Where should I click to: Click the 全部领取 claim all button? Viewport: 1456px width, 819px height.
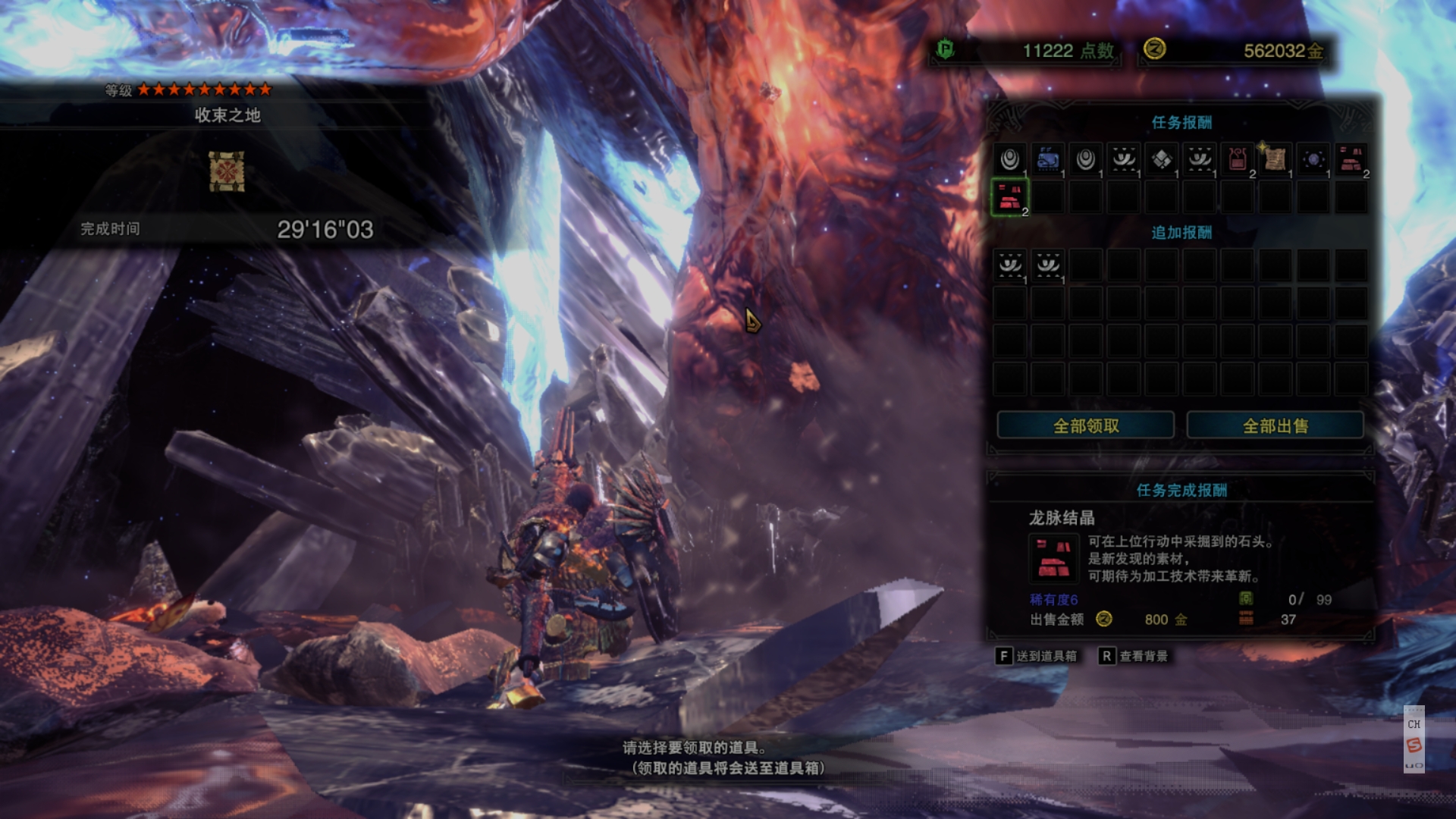1085,425
